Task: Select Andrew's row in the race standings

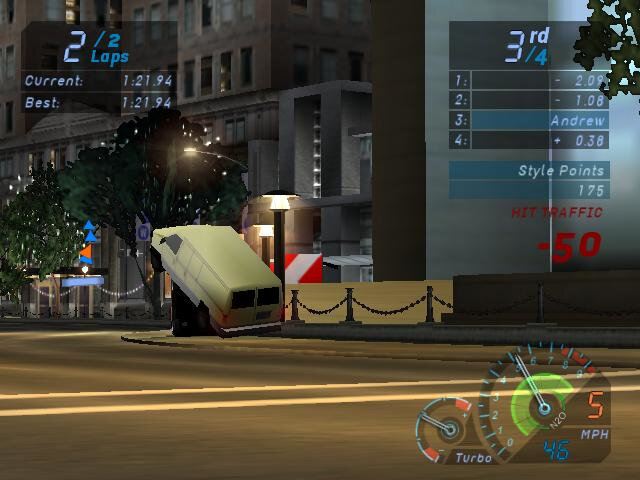Action: coord(528,120)
